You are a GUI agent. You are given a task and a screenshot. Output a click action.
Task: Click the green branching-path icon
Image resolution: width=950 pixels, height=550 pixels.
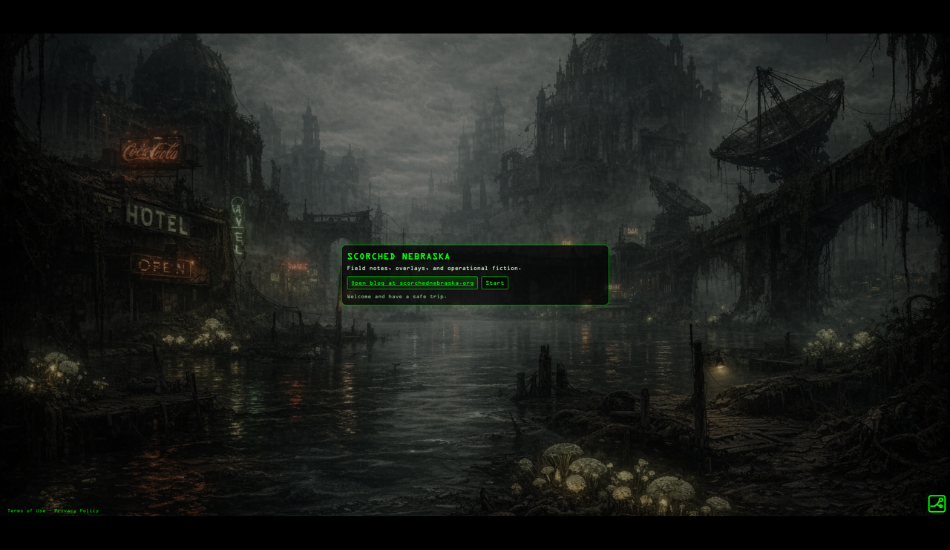(936, 504)
